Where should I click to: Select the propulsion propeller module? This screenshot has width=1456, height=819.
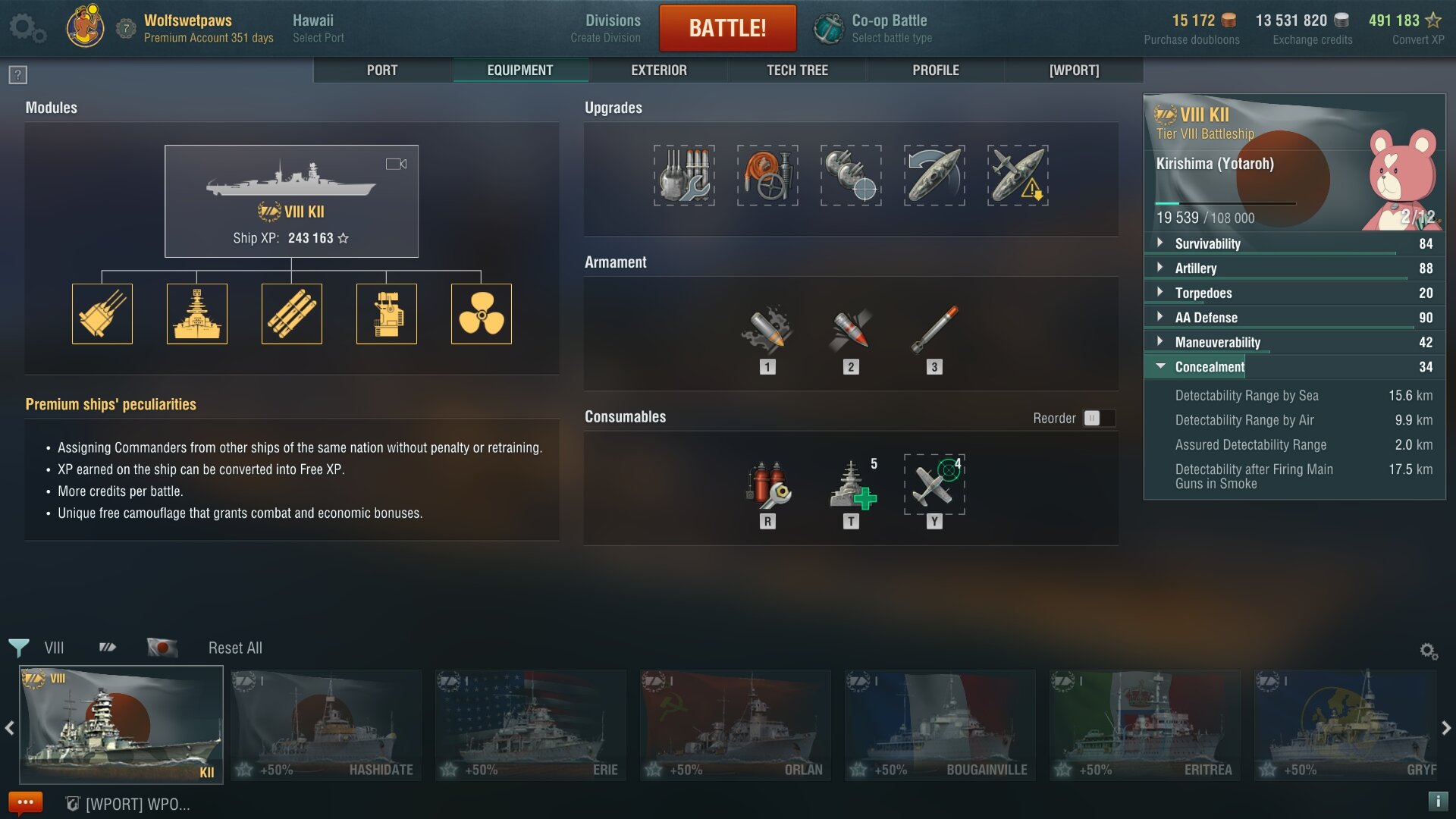coord(481,314)
